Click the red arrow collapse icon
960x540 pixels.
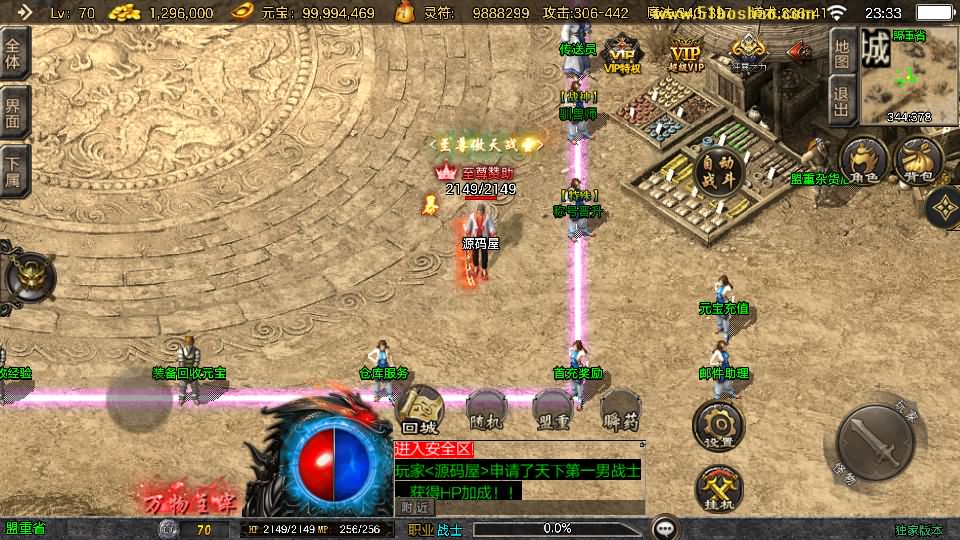[x=799, y=52]
